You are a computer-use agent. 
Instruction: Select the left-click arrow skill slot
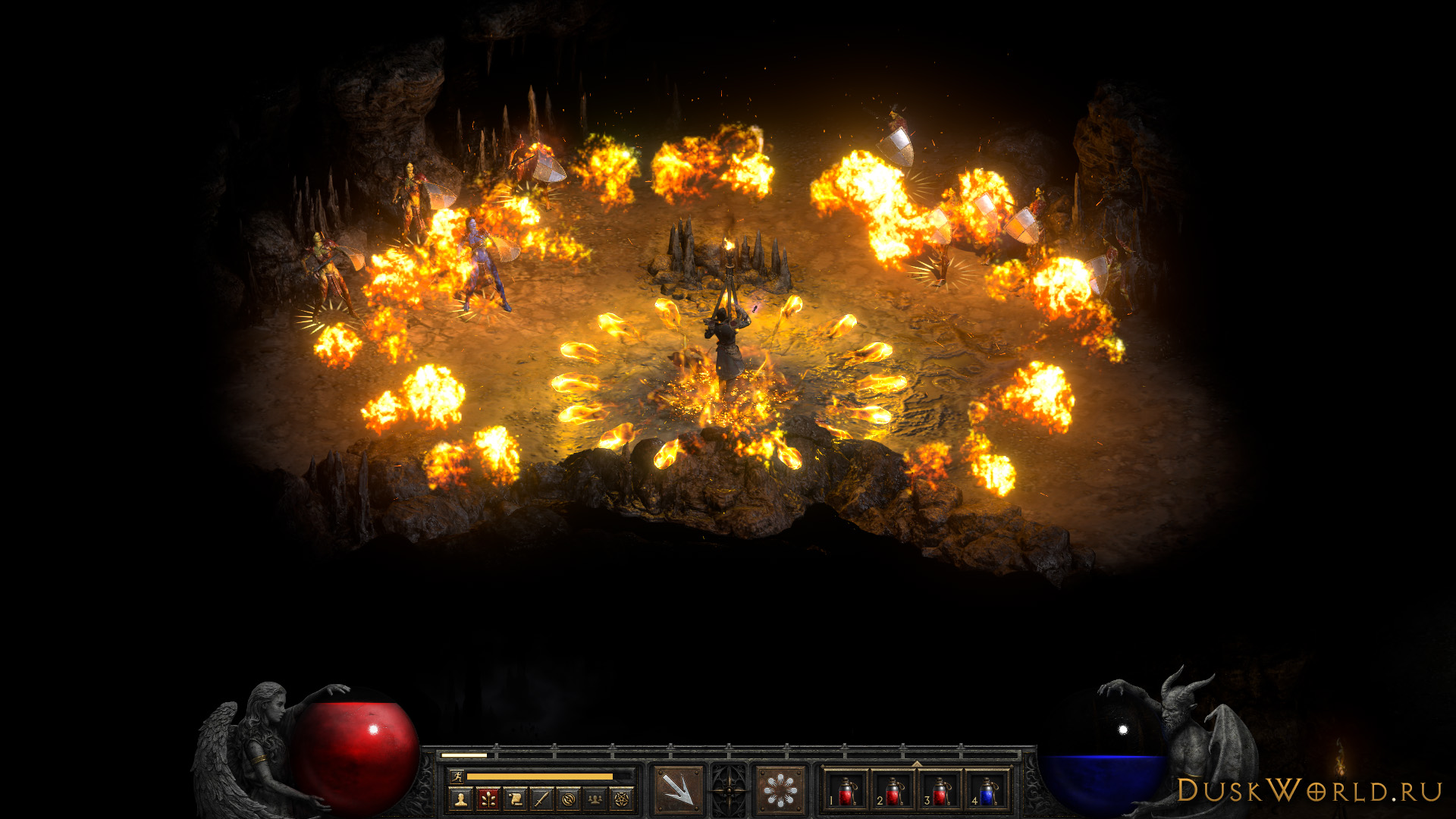pos(678,791)
